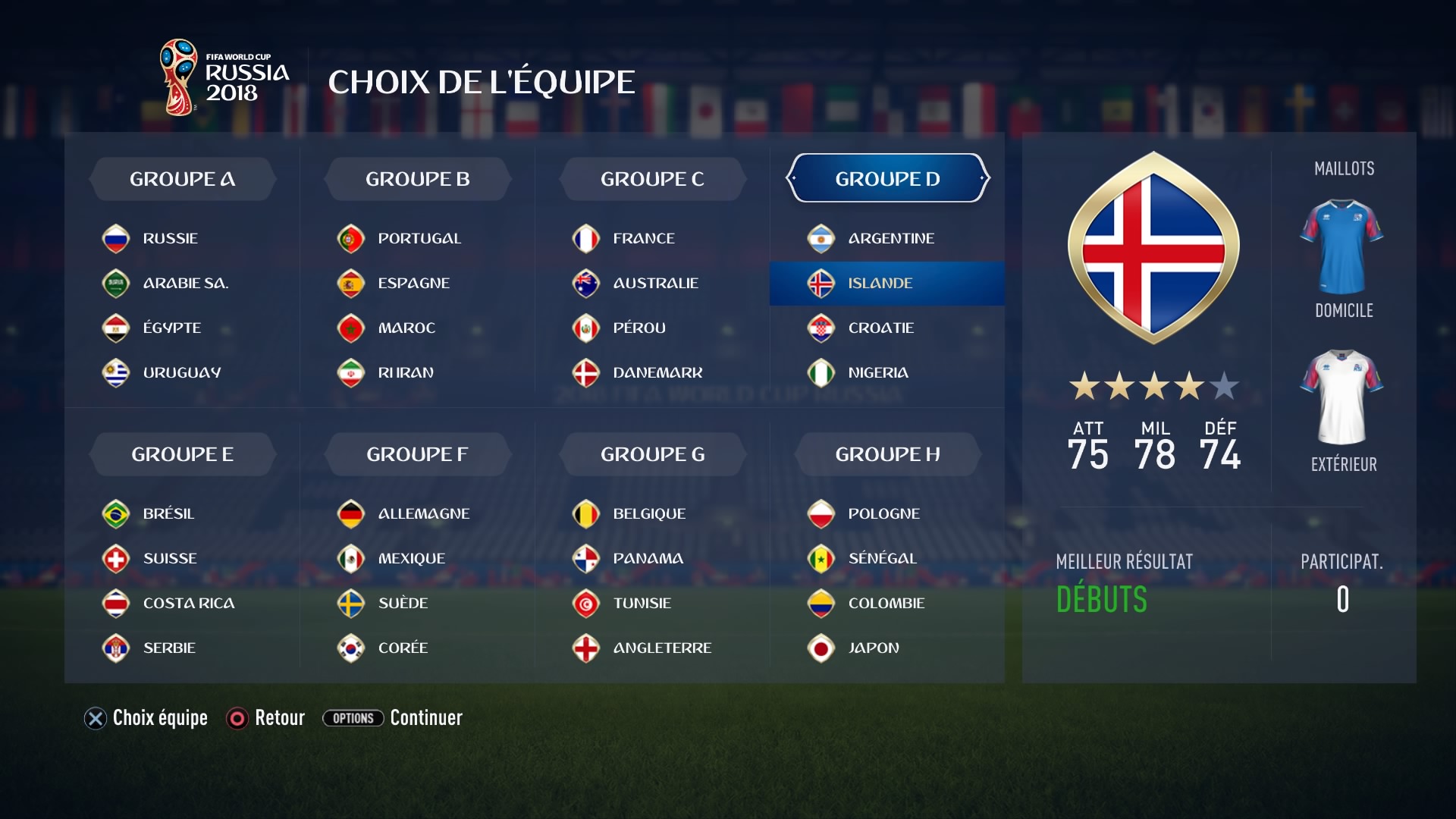Choose Allemagne from Groupe F
This screenshot has width=1456, height=819.
(423, 513)
